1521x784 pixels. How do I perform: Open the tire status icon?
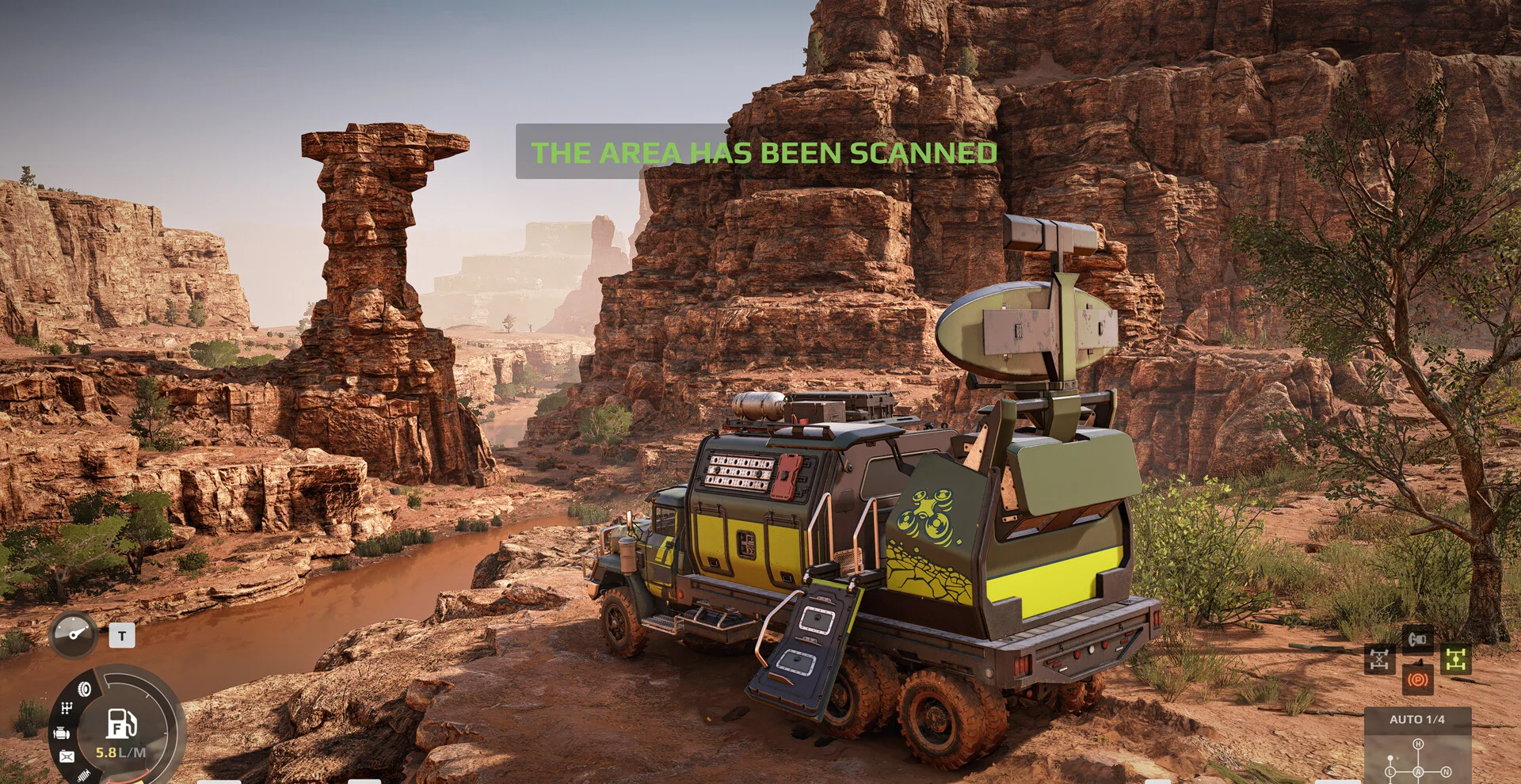pos(84,690)
